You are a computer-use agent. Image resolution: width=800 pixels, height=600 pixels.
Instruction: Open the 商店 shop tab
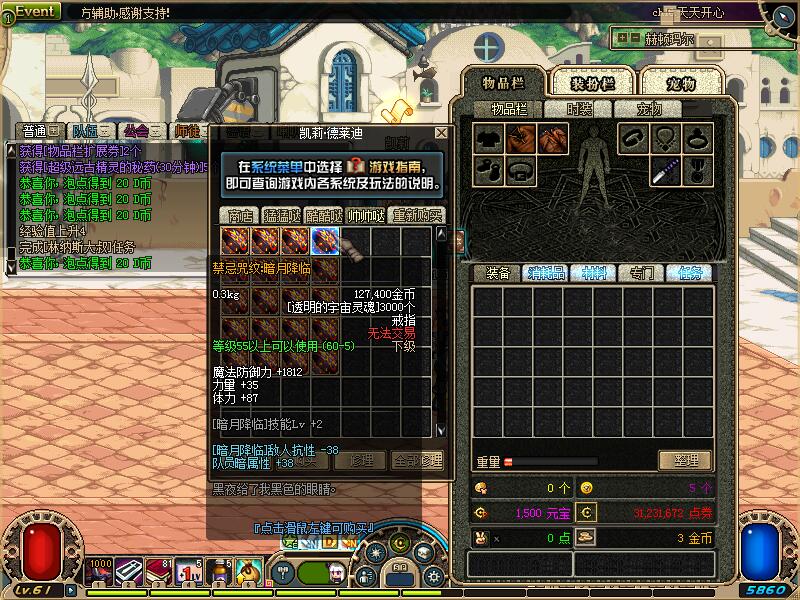[240, 215]
